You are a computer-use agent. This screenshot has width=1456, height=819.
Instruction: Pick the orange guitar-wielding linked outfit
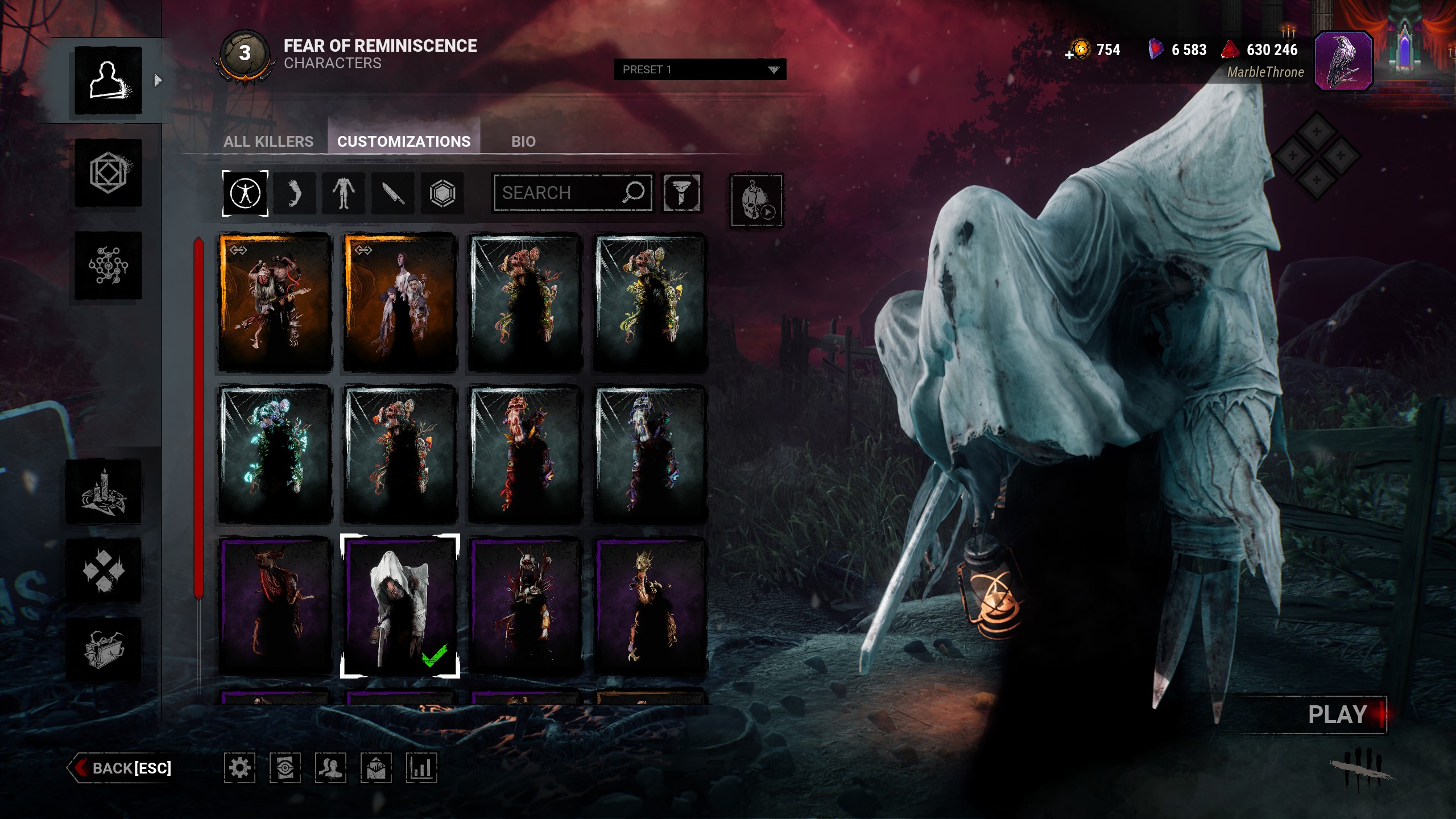[275, 303]
